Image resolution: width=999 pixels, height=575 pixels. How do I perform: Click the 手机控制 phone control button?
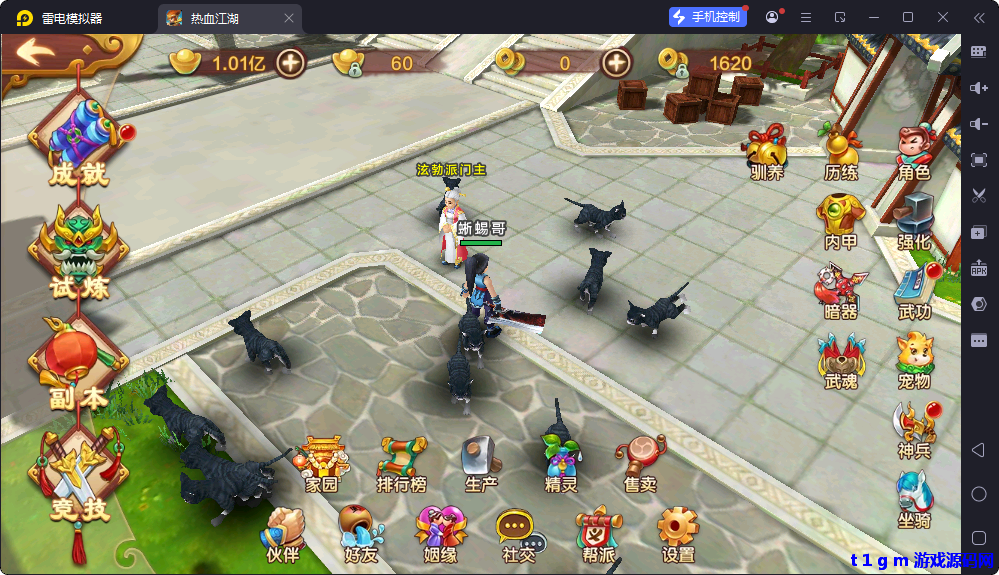[708, 17]
